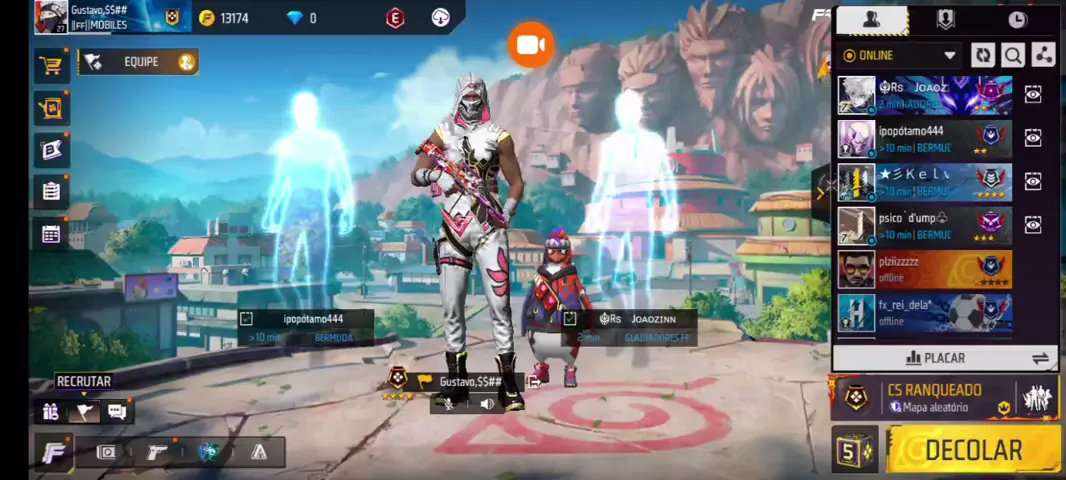Viewport: 1066px width, 480px height.
Task: Open the clipboard missions icon
Action: point(51,191)
